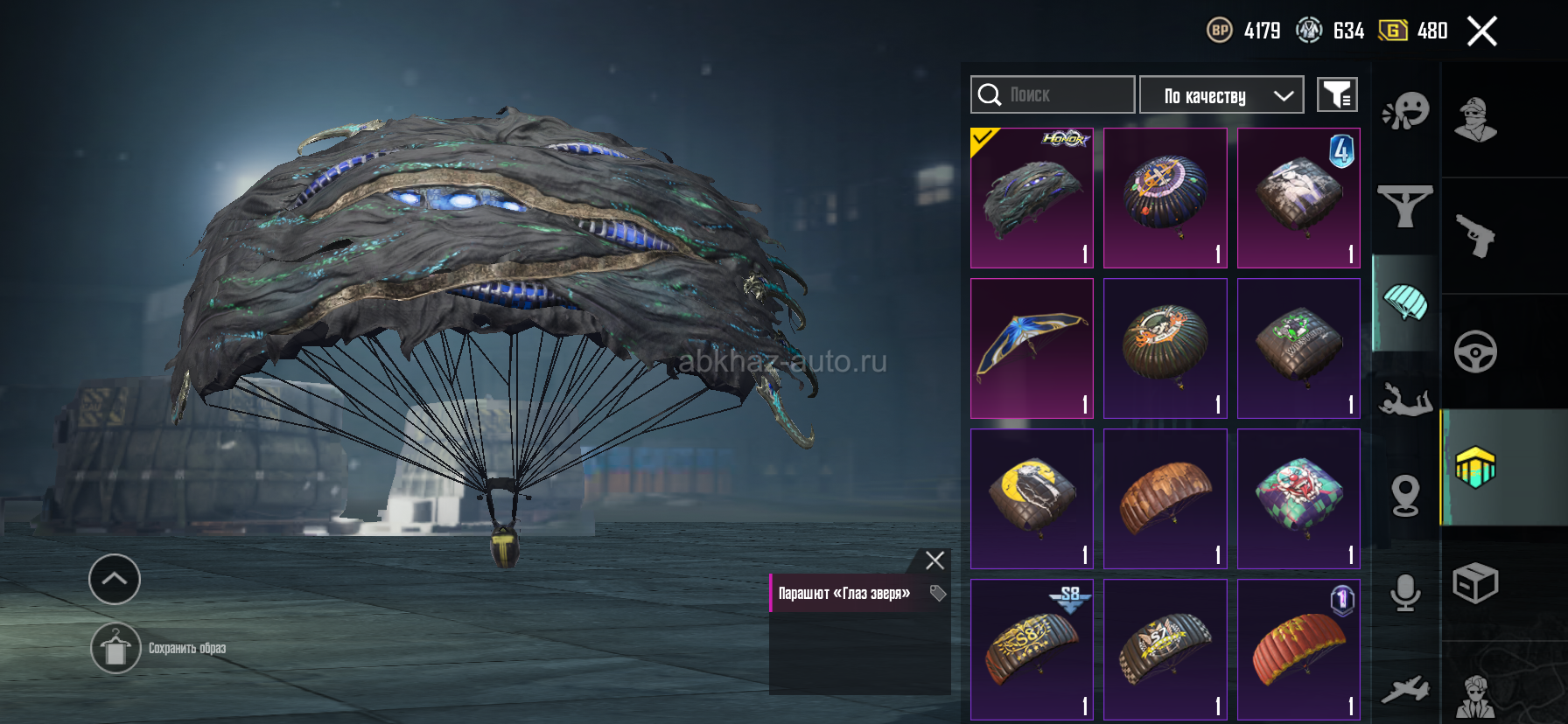Screen dimensions: 1568x724
Task: Switch to the steering wheel vehicle tab
Action: tap(1475, 352)
